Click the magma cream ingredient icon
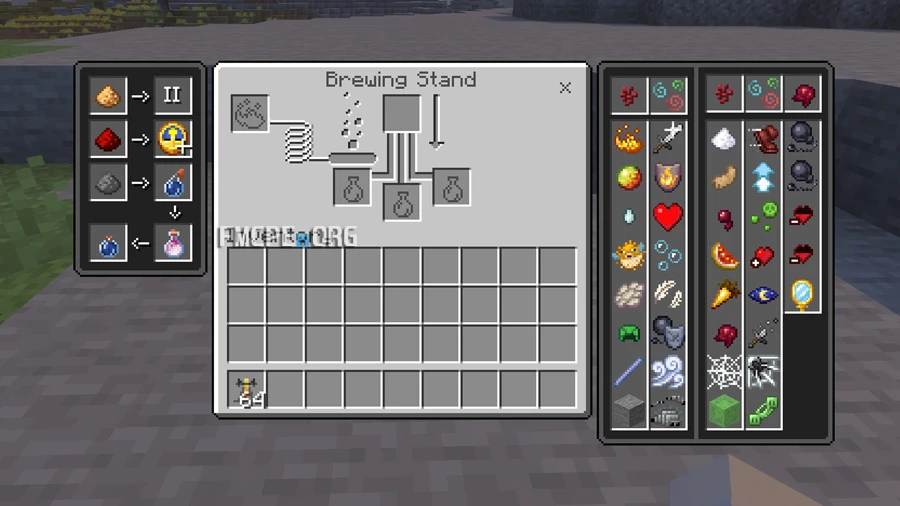 pos(629,178)
